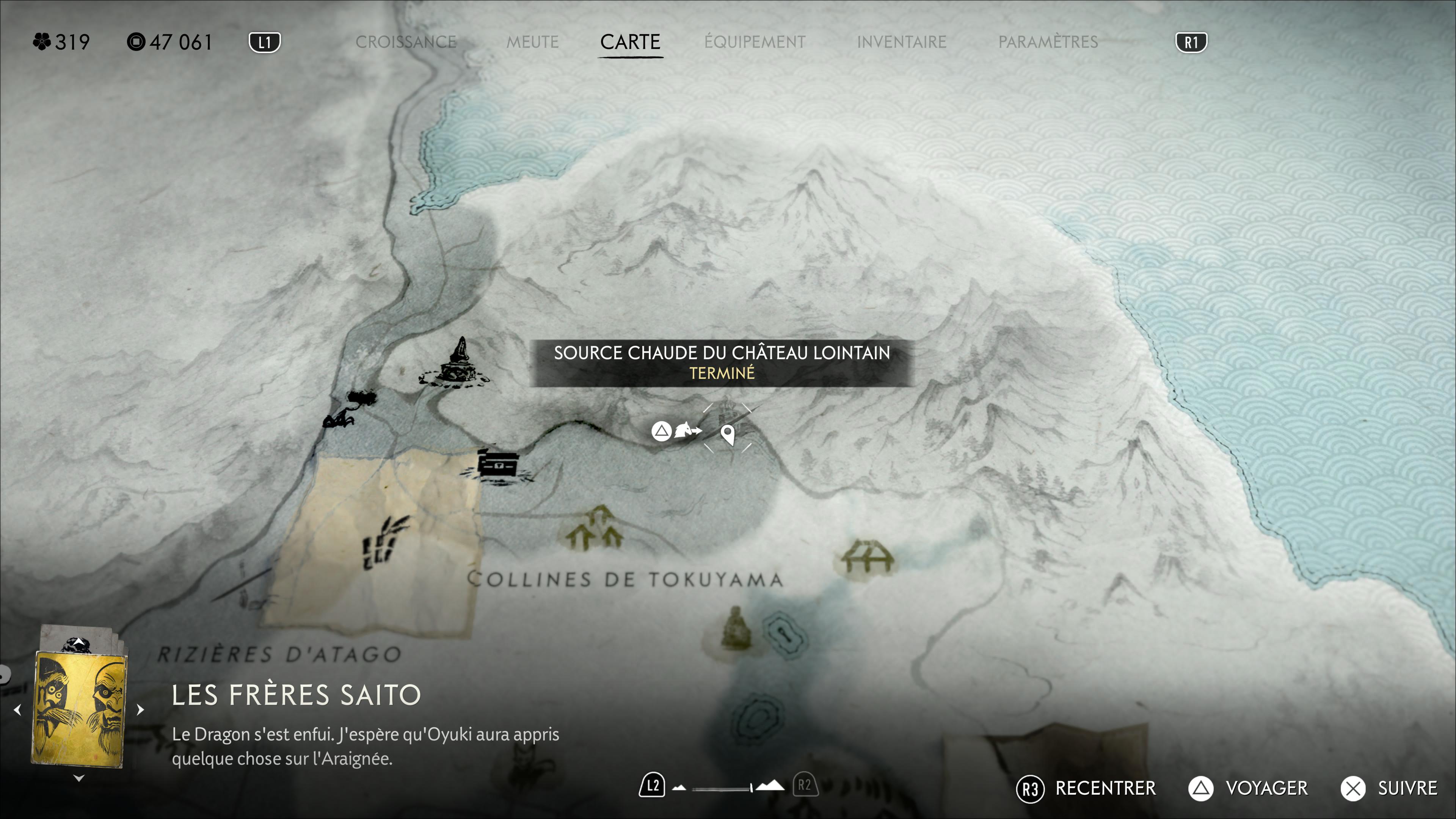Open the Meute tab
Image resolution: width=1456 pixels, height=819 pixels.
pos(532,42)
